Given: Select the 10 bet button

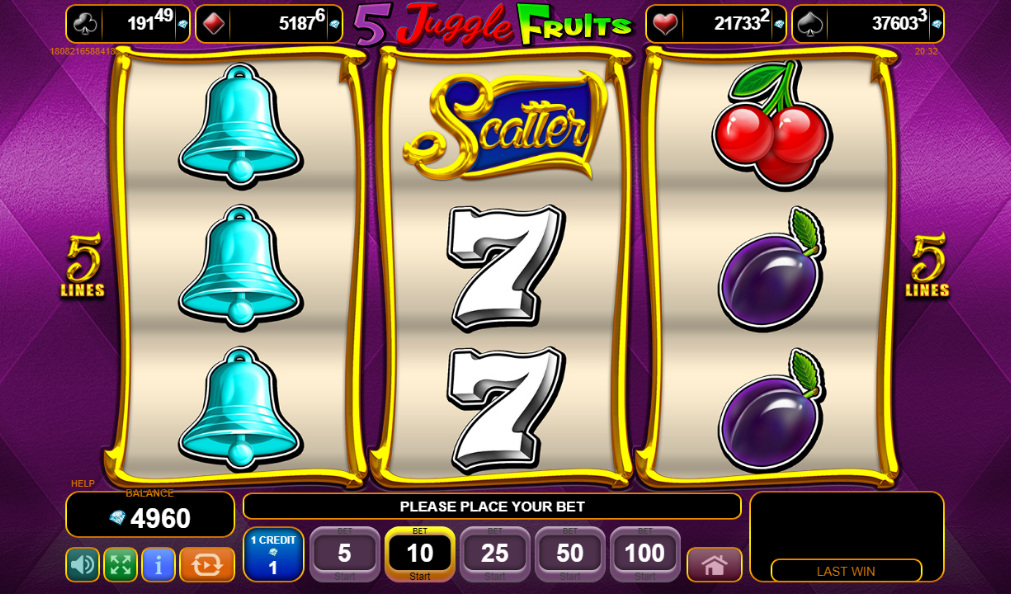Looking at the screenshot, I should pos(420,554).
